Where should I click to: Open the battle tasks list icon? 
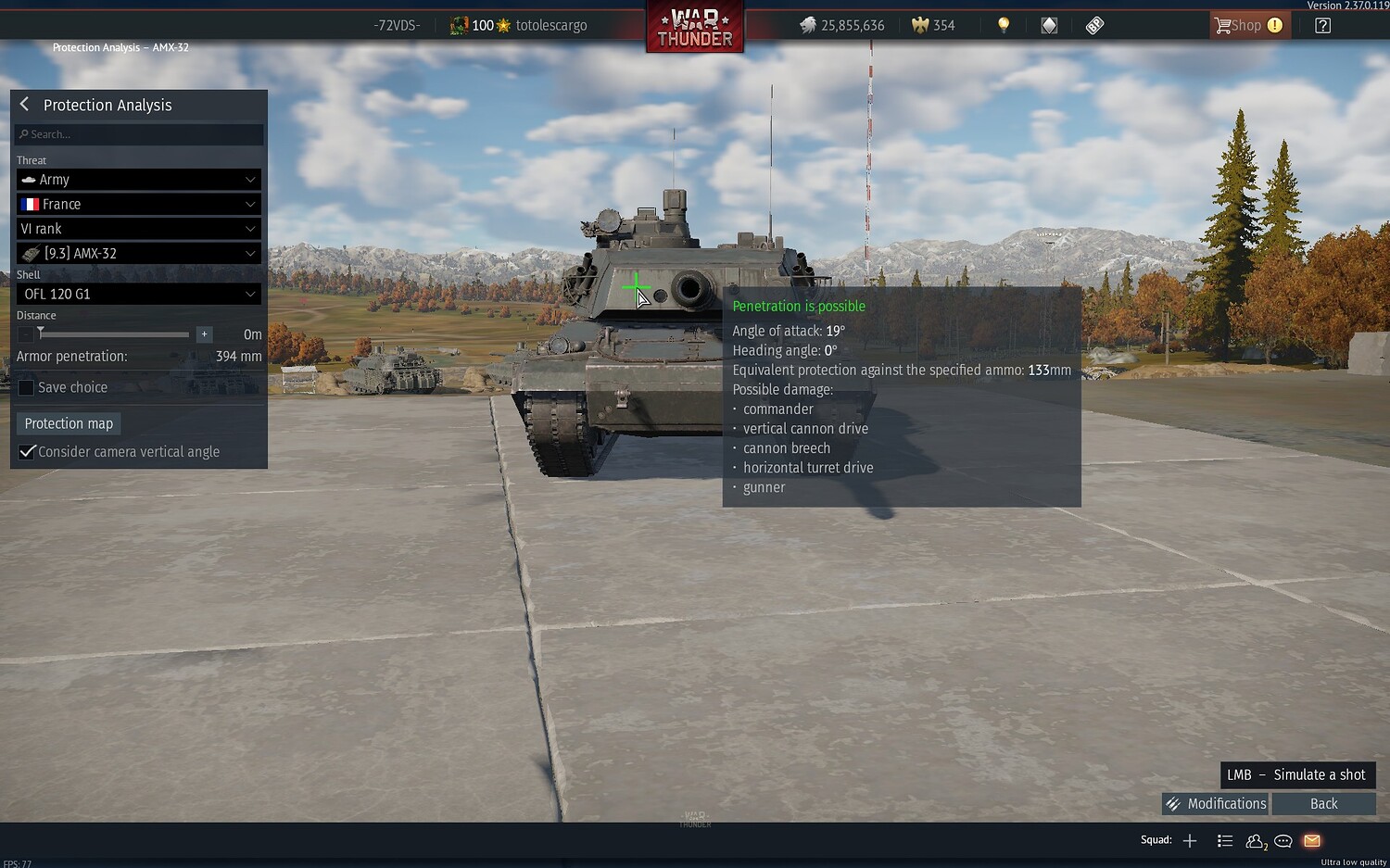click(1225, 841)
